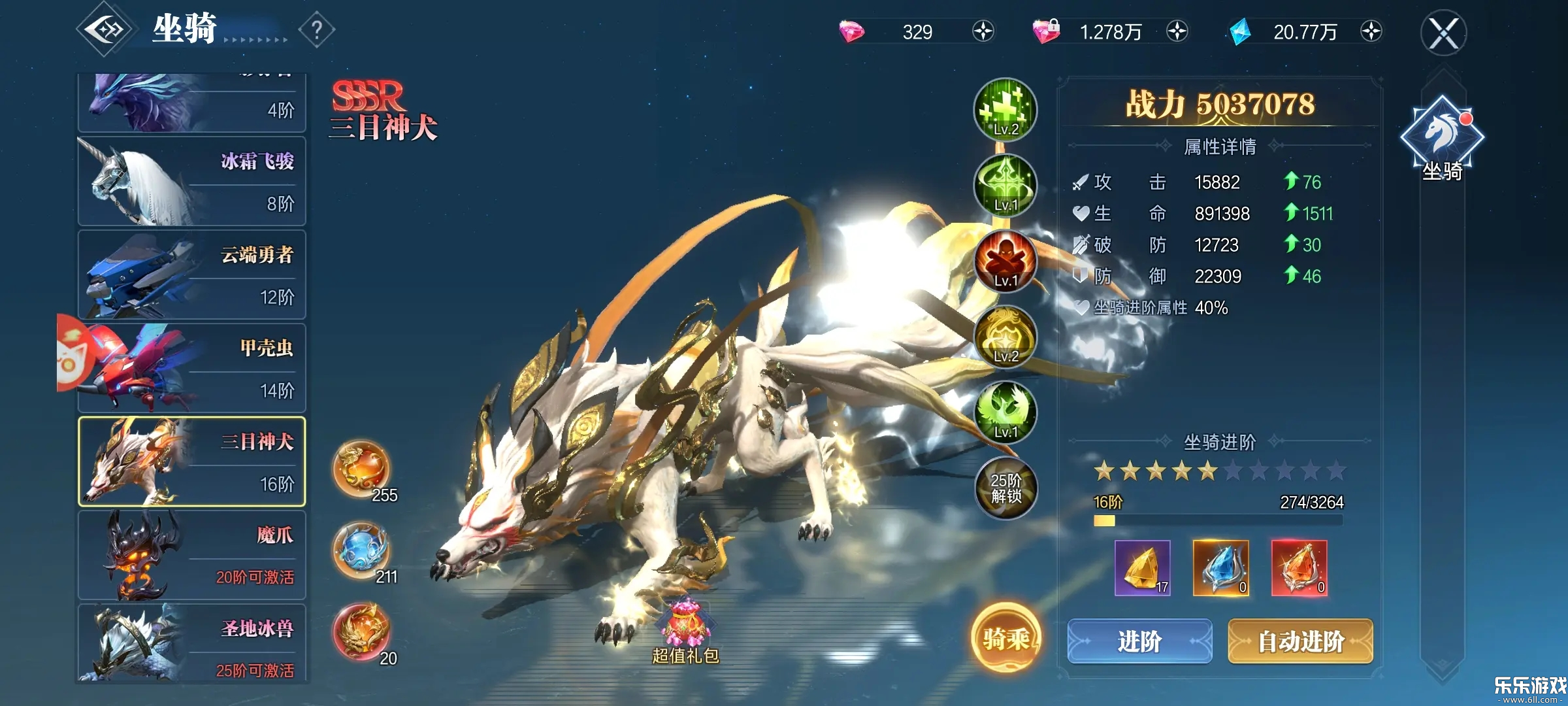Choose the 云端勇者 mount in the list
This screenshot has height=706, width=1568.
191,275
